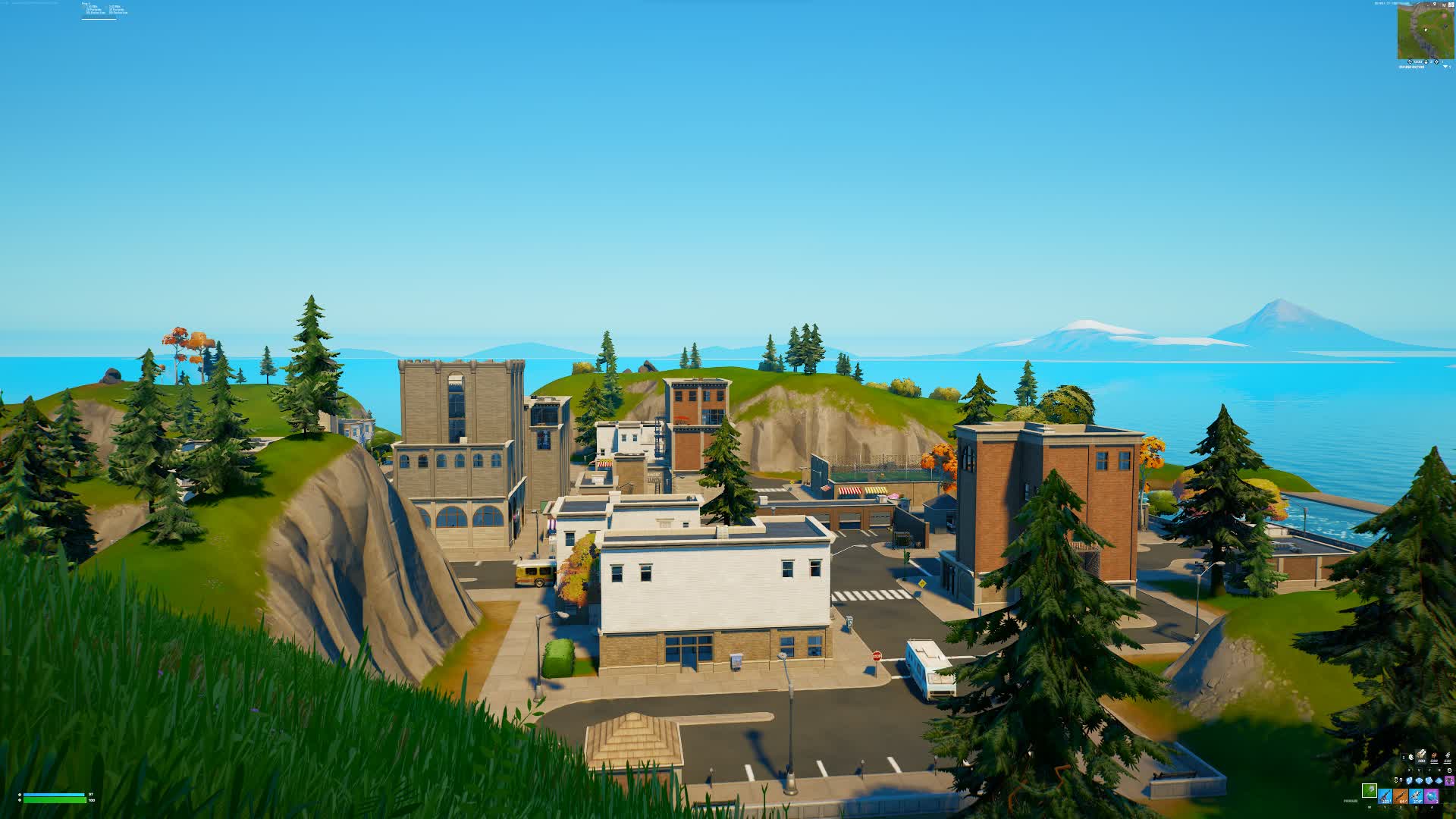Click a shield potion icon in the consumables row
The image size is (1456, 819).
(x=1410, y=781)
